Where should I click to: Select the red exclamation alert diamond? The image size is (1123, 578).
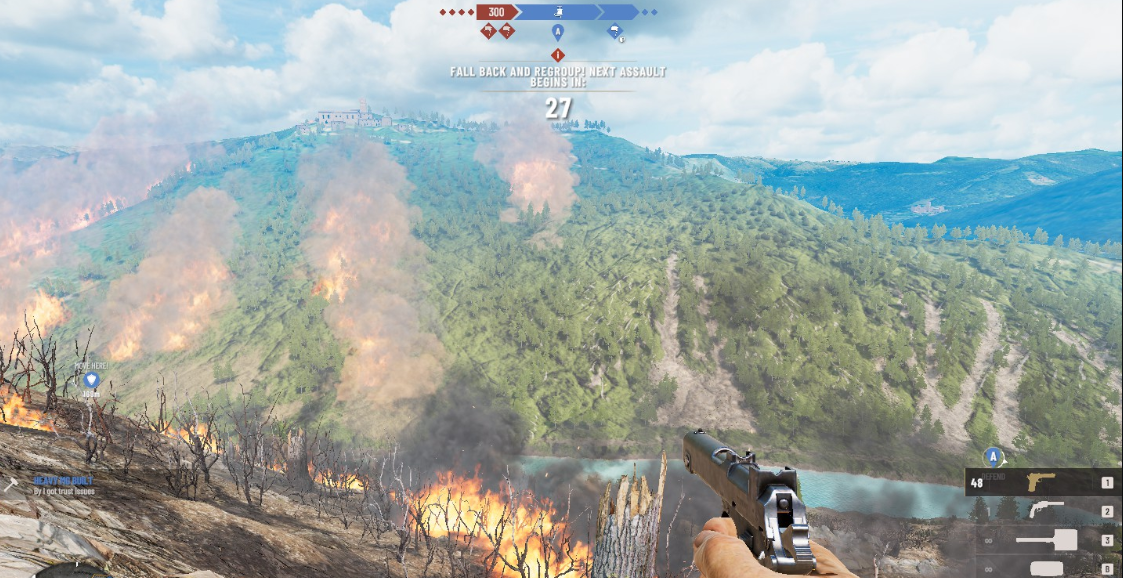pos(558,54)
